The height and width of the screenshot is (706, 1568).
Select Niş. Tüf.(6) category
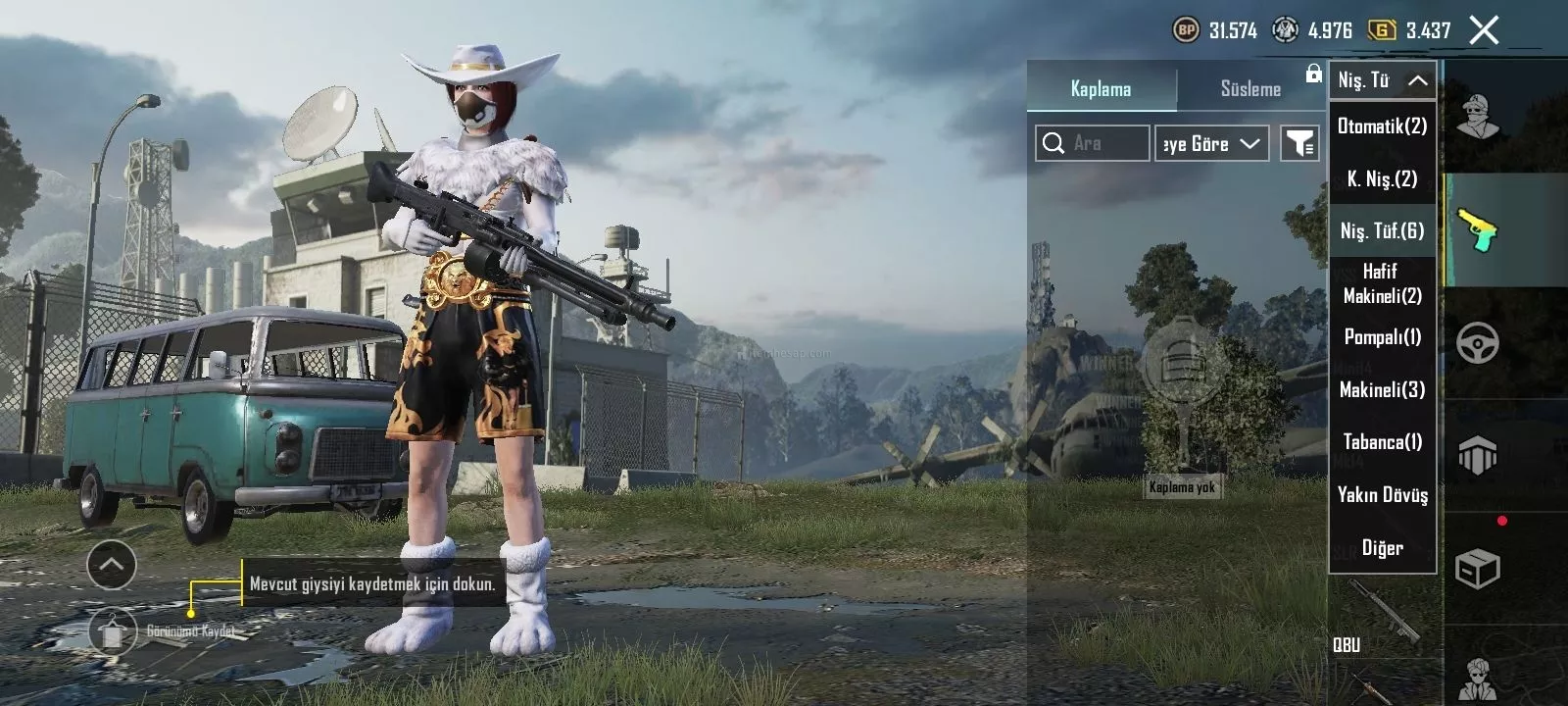coord(1382,231)
